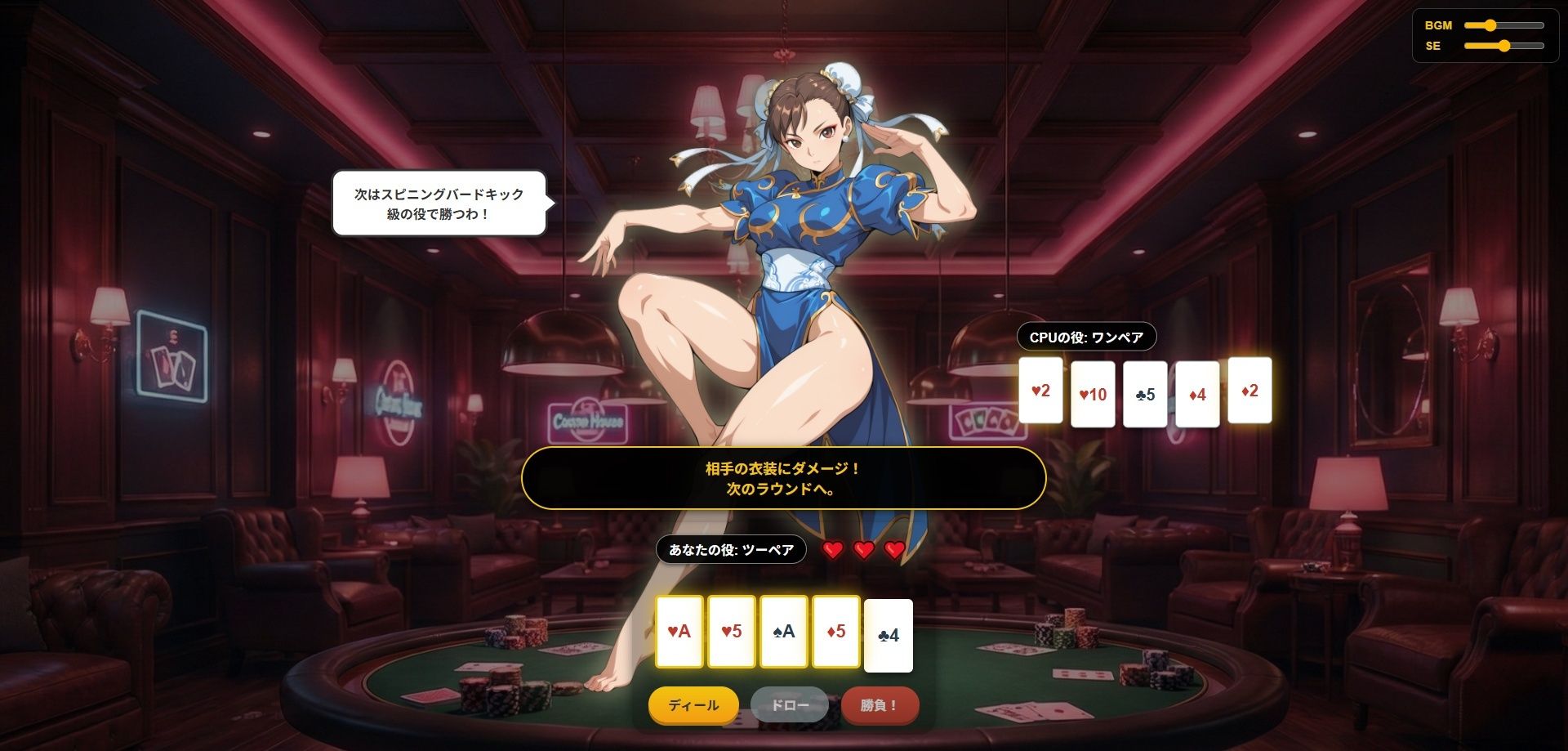Select the 5 of Hearts card

click(x=732, y=631)
